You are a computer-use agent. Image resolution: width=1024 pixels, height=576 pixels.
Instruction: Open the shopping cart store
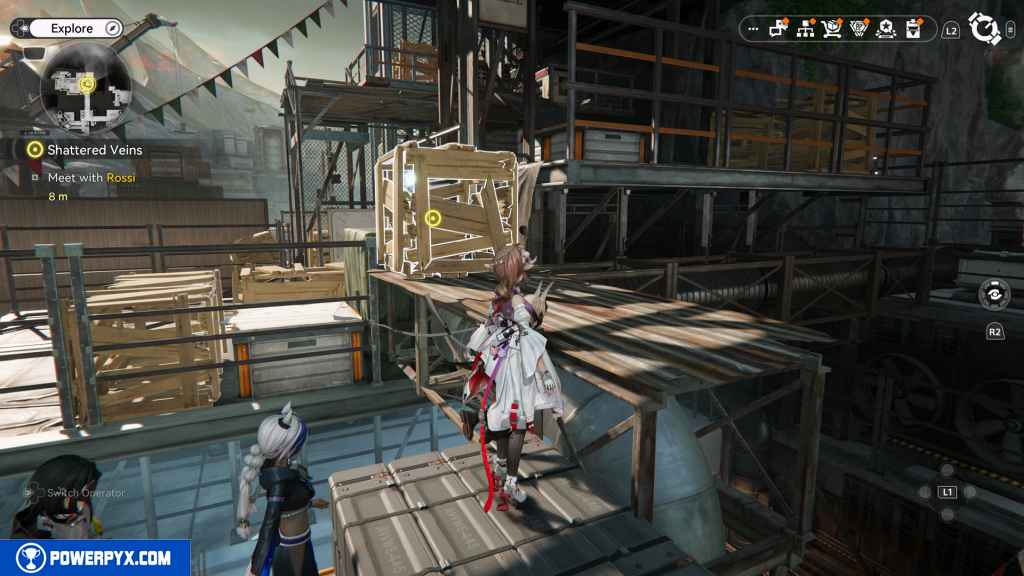(x=832, y=29)
